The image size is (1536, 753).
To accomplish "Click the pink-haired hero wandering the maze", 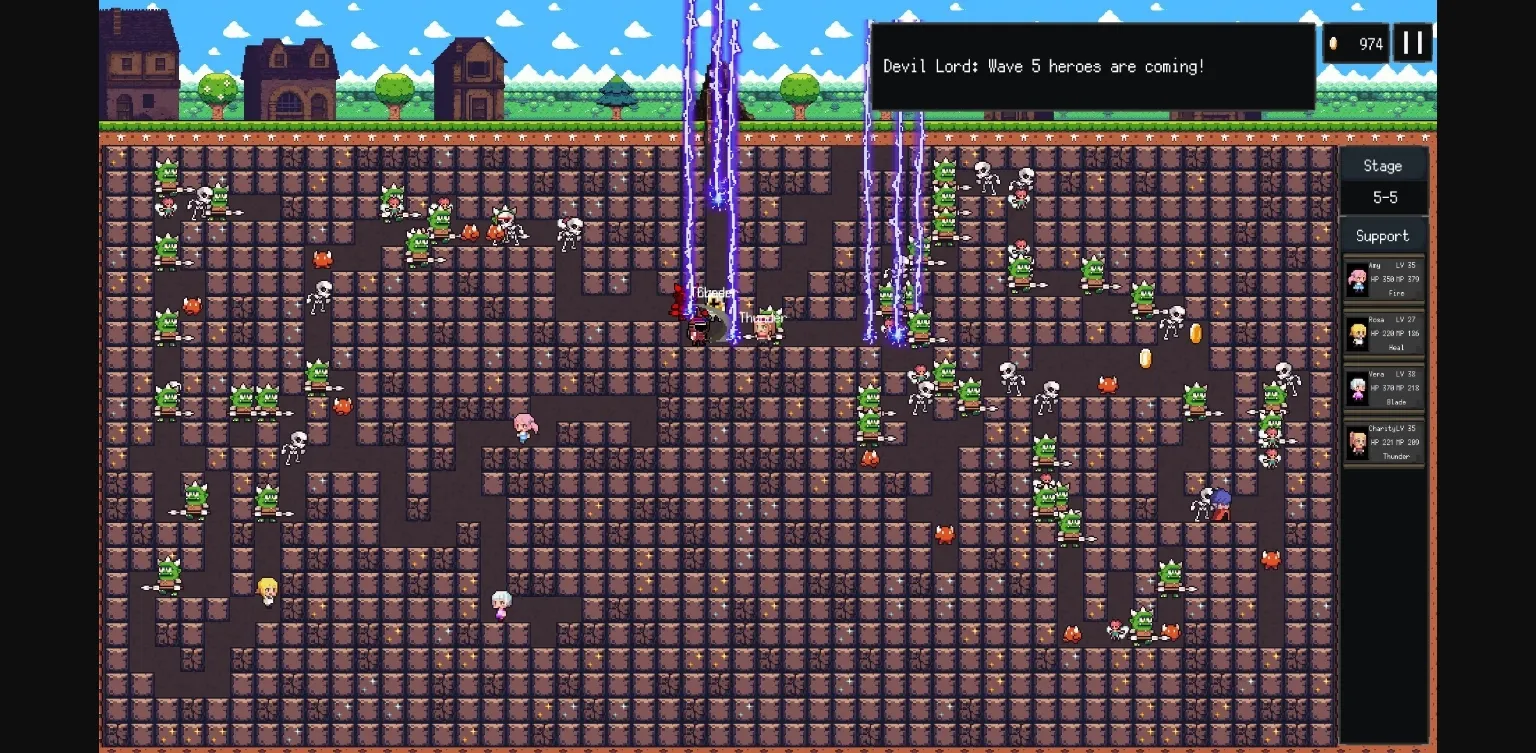I will (520, 425).
